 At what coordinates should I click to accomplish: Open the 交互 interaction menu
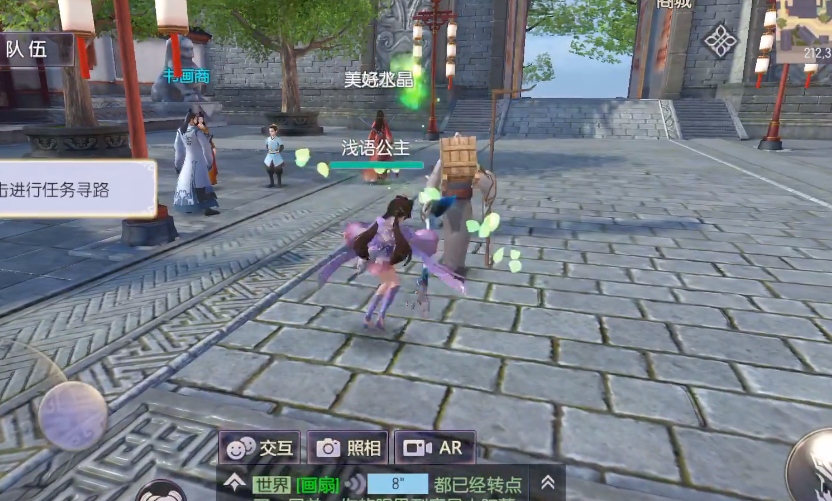pos(260,448)
